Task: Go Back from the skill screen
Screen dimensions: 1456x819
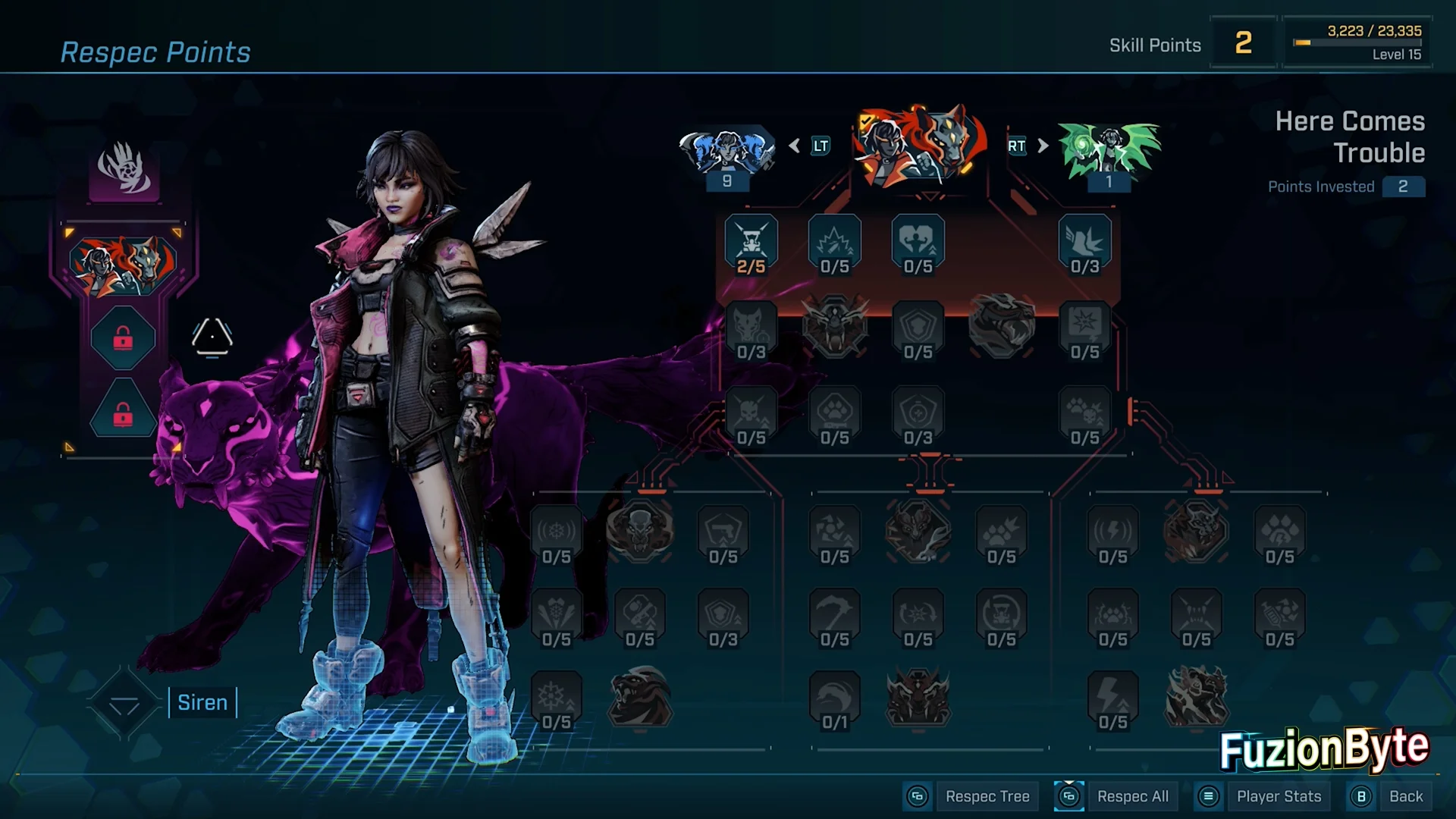Action: (1405, 796)
